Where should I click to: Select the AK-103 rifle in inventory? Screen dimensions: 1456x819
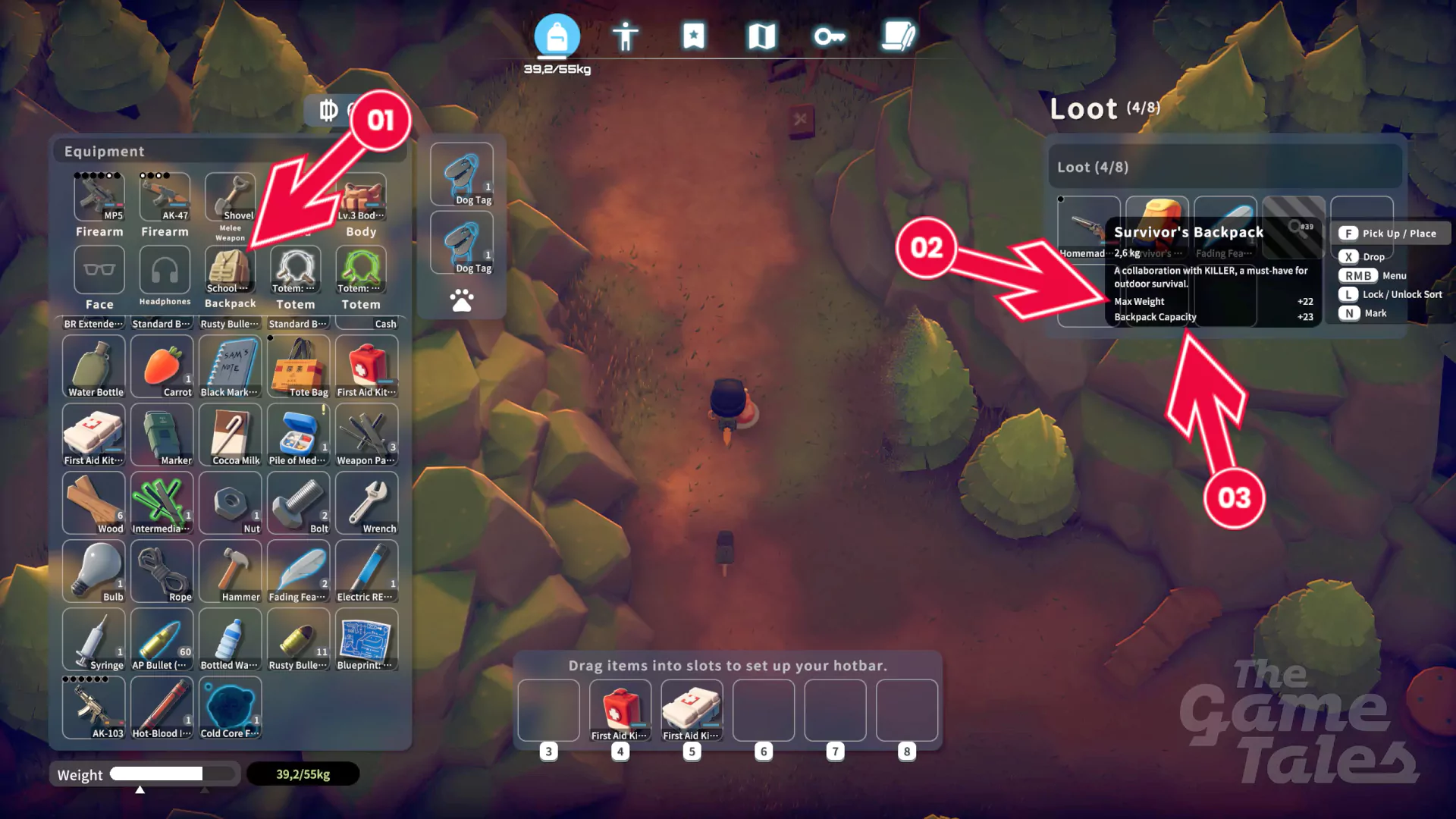pos(94,708)
